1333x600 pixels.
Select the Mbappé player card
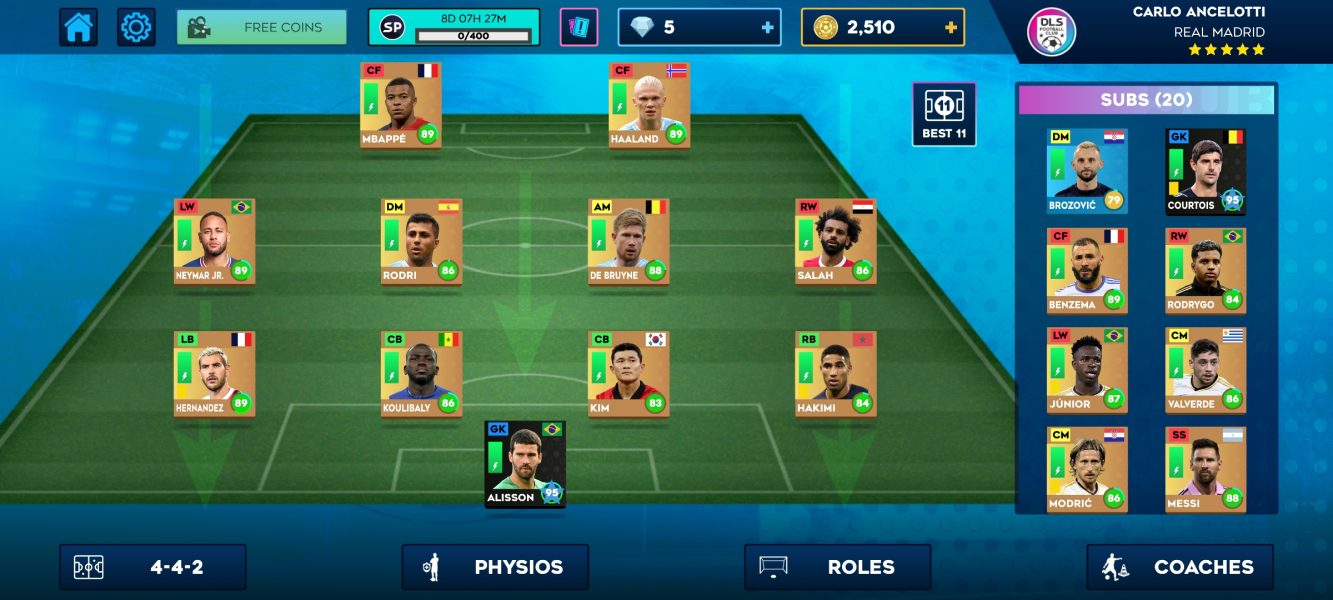[400, 105]
